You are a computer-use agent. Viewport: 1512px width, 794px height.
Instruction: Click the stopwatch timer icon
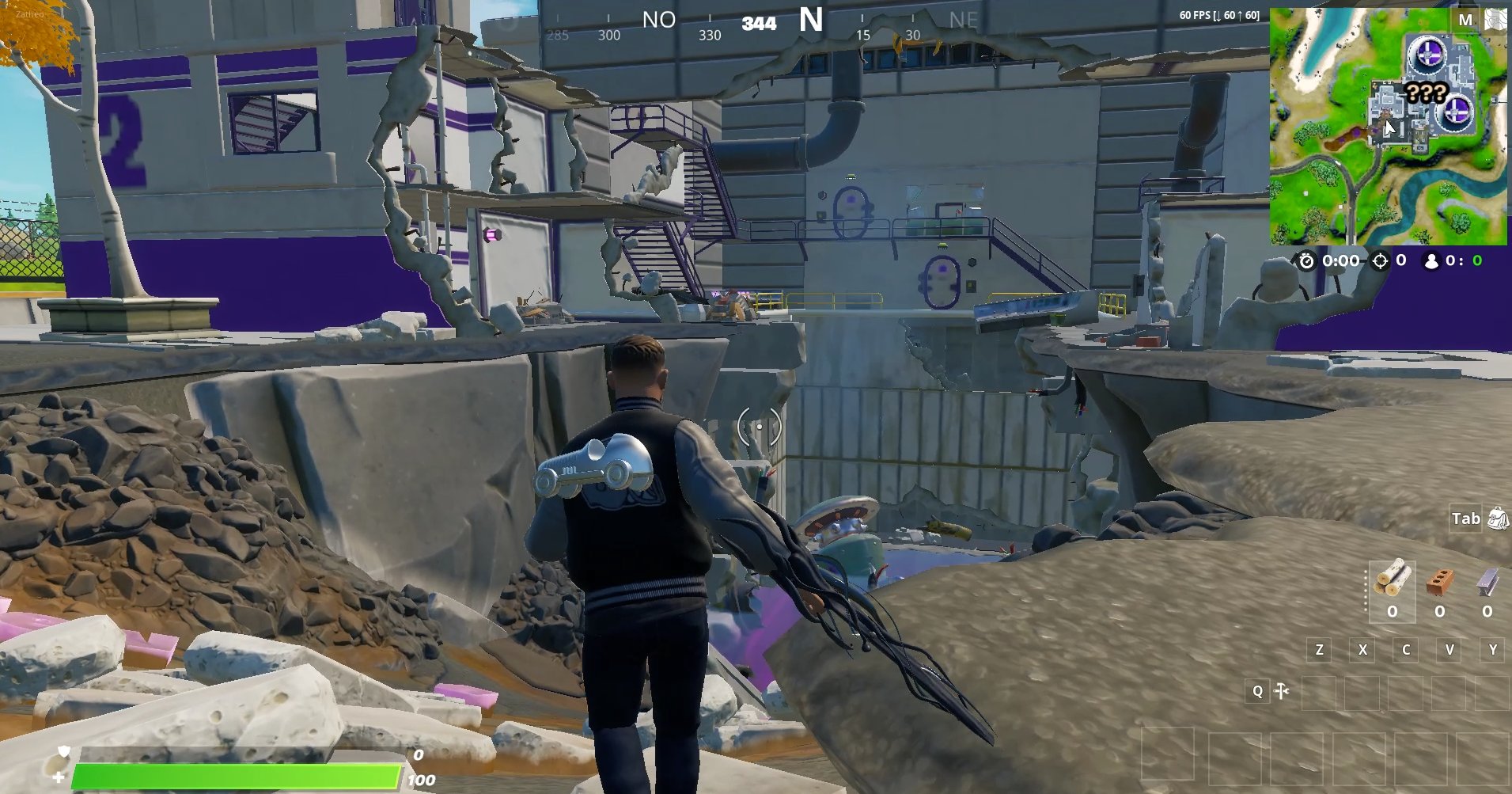coord(1305,260)
